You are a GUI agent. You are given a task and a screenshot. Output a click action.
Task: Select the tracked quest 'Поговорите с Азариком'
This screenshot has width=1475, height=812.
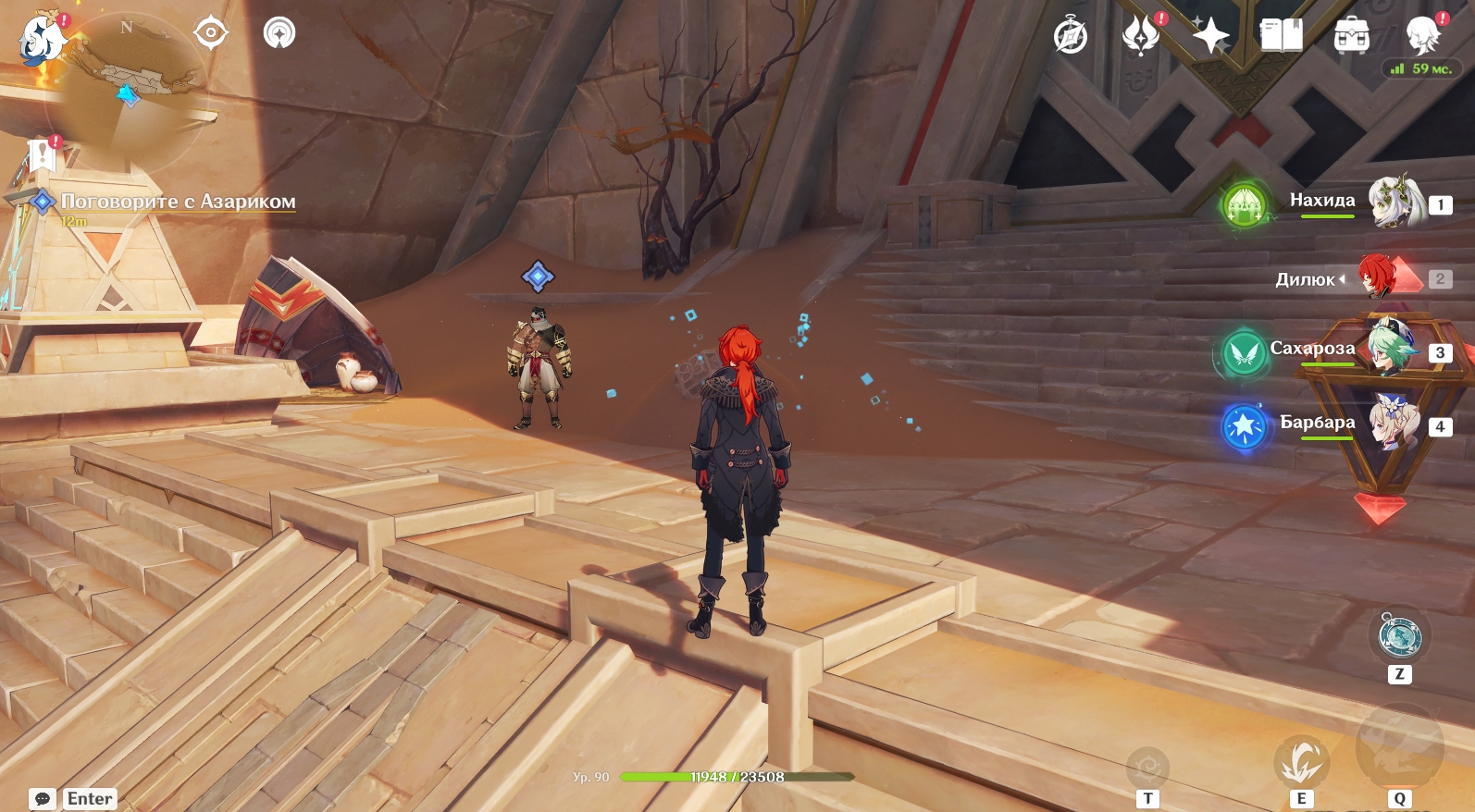[178, 202]
